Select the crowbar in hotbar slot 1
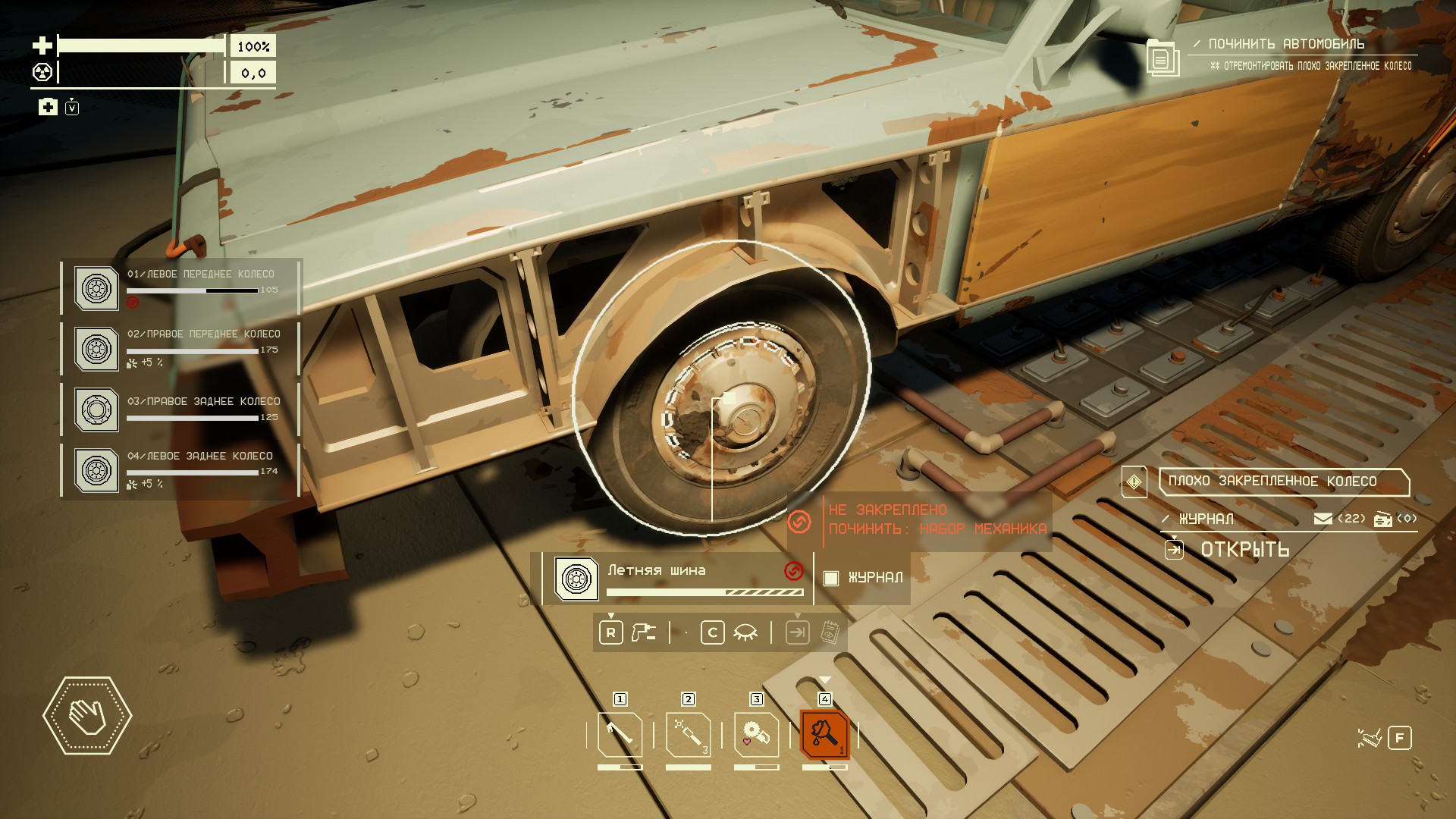Image resolution: width=1456 pixels, height=819 pixels. (x=620, y=735)
